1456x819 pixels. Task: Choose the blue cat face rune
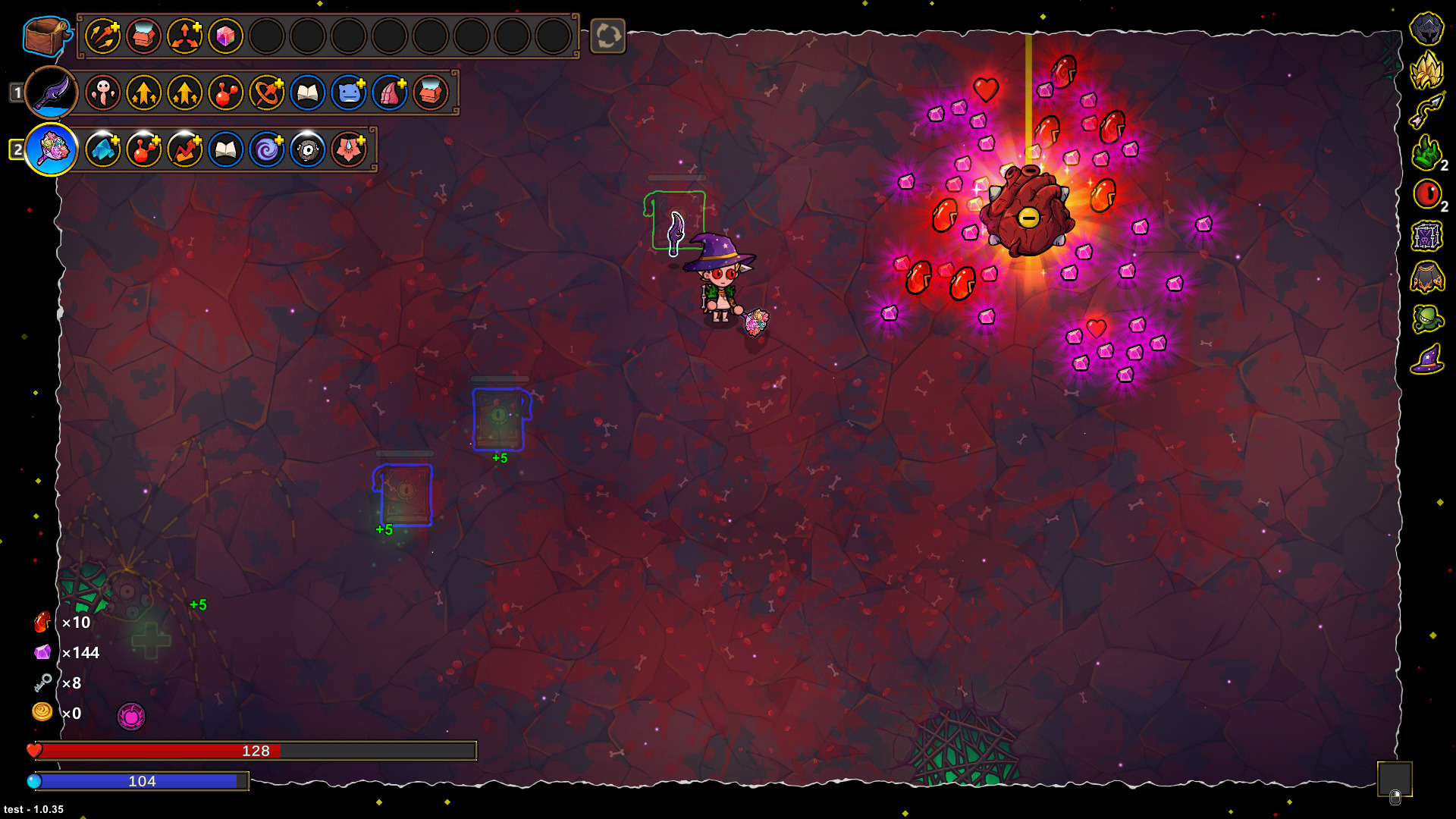(x=348, y=93)
